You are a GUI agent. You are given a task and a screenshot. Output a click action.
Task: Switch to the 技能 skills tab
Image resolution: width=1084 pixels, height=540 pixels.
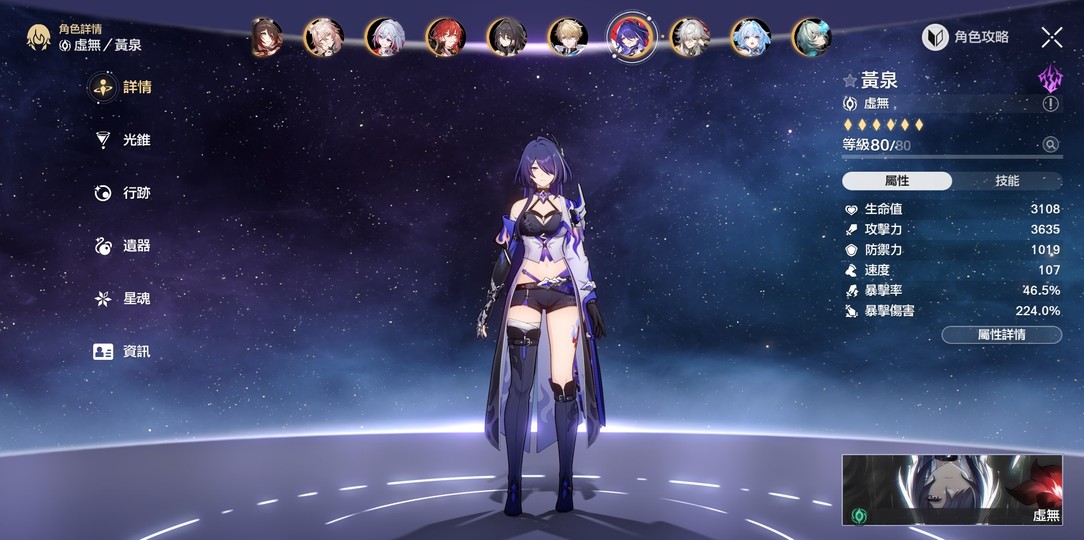1007,181
